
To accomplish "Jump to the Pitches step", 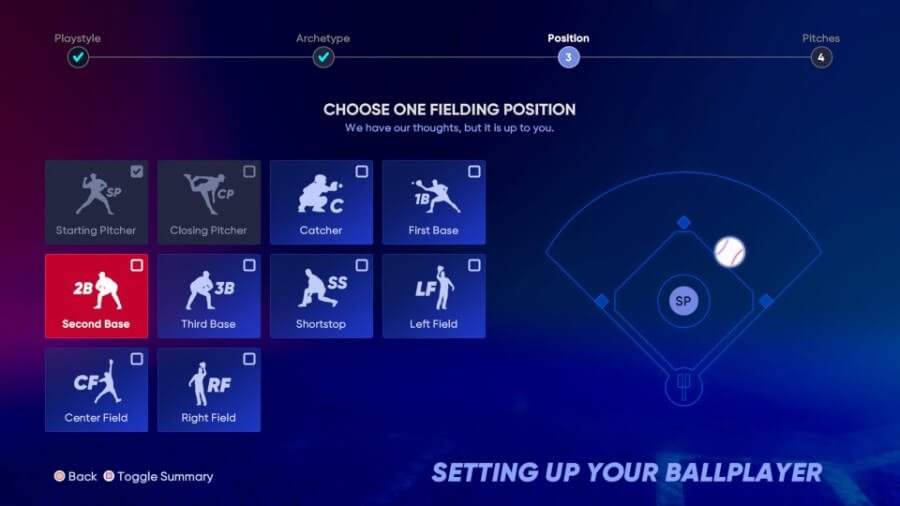I will click(x=821, y=57).
